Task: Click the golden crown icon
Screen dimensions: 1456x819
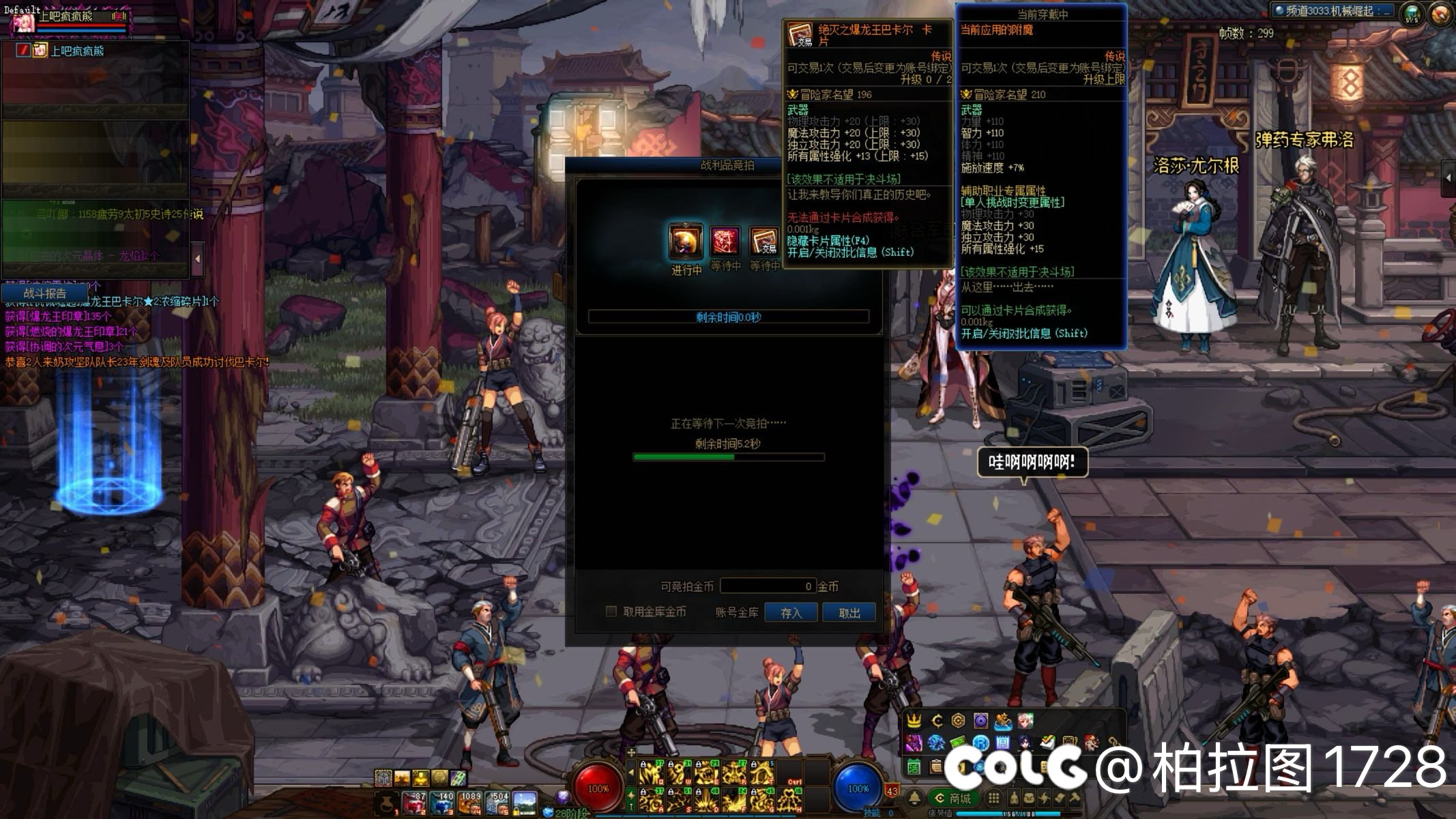Action: pos(914,721)
